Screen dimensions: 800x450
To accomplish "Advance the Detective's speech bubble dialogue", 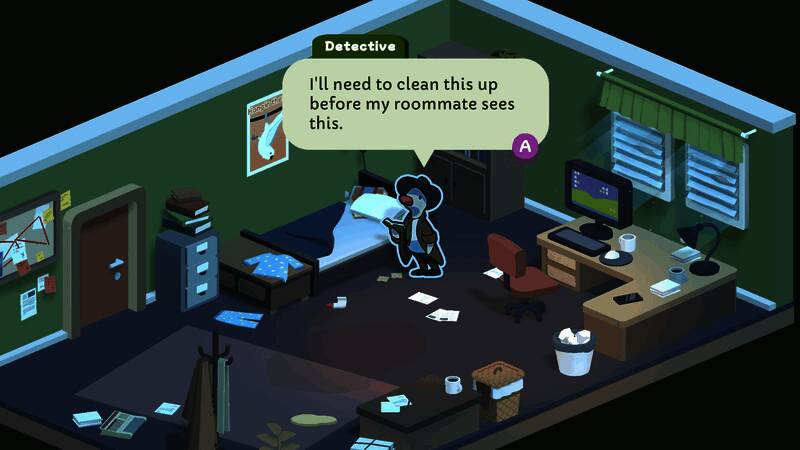I will click(x=525, y=146).
